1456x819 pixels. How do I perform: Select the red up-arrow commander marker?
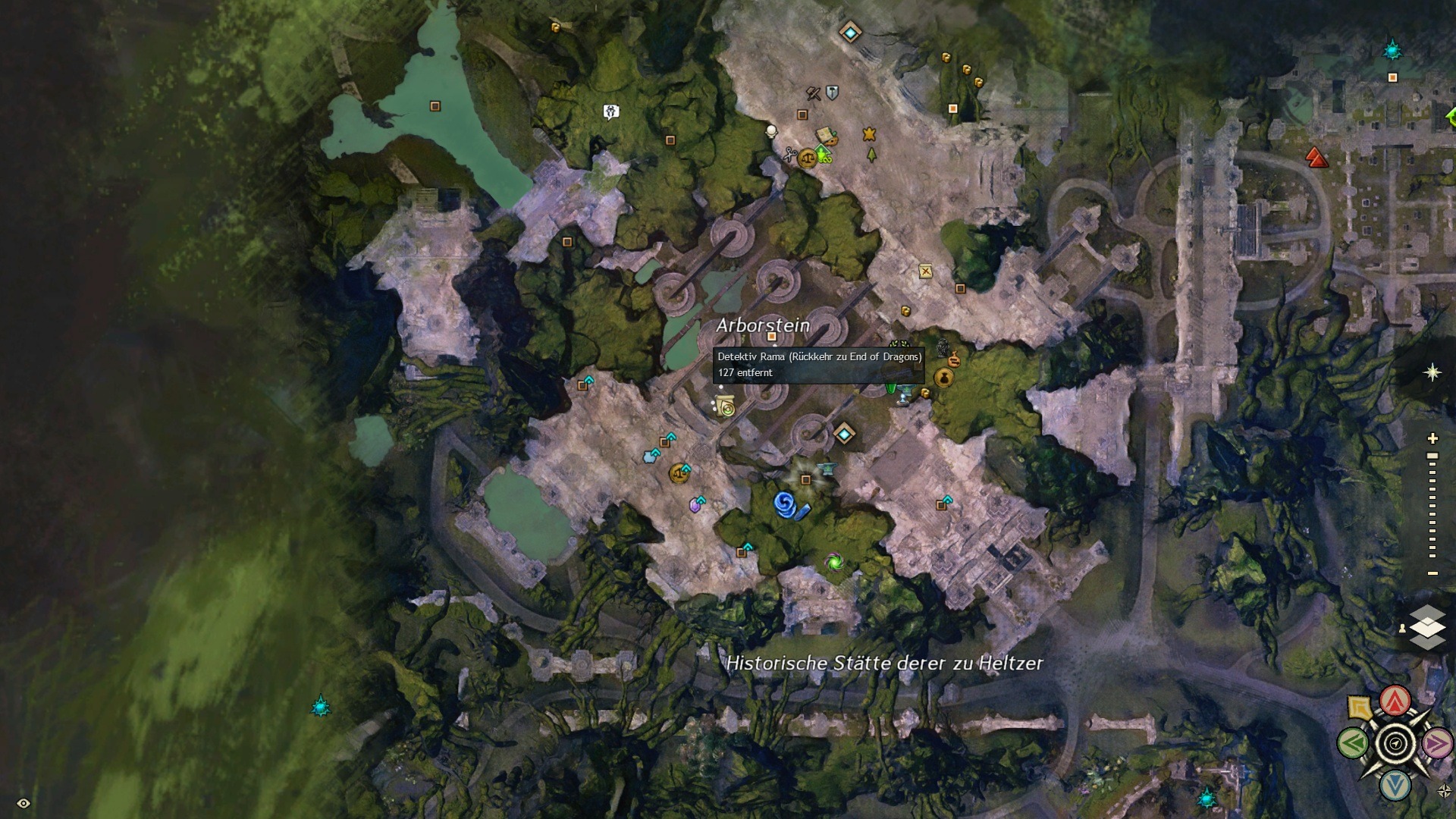pos(1395,701)
